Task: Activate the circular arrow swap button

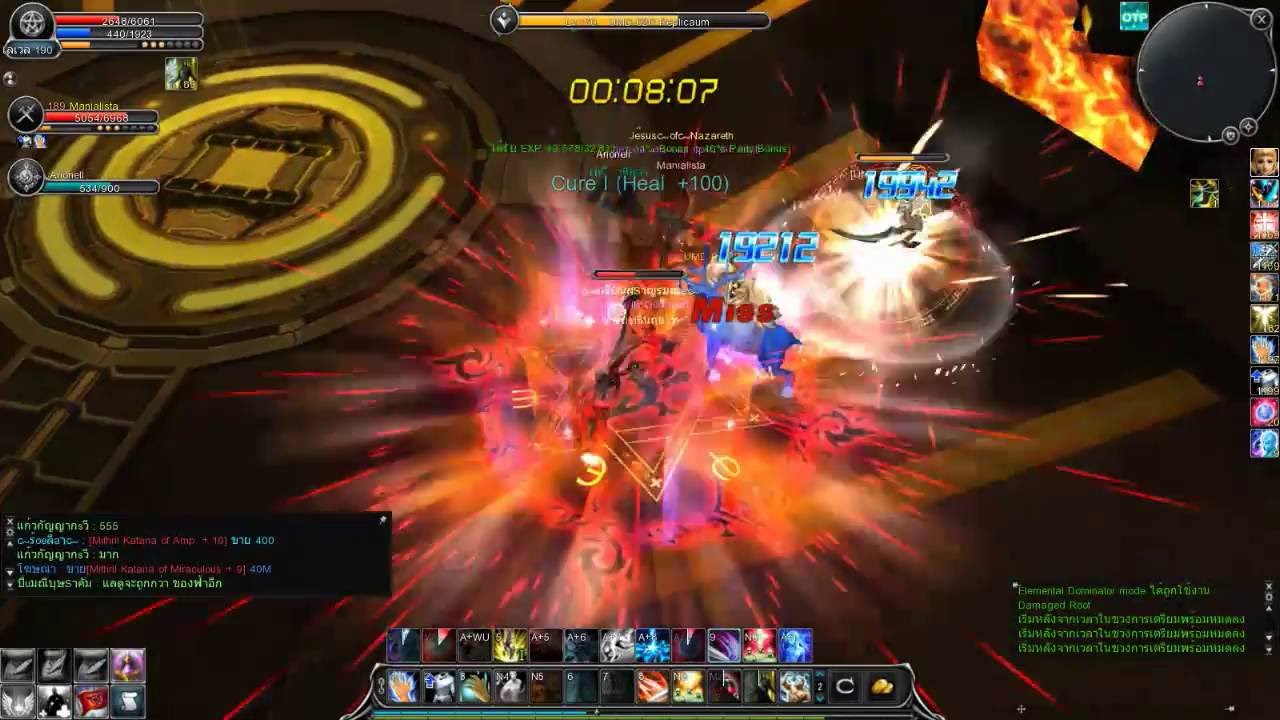Action: (845, 687)
